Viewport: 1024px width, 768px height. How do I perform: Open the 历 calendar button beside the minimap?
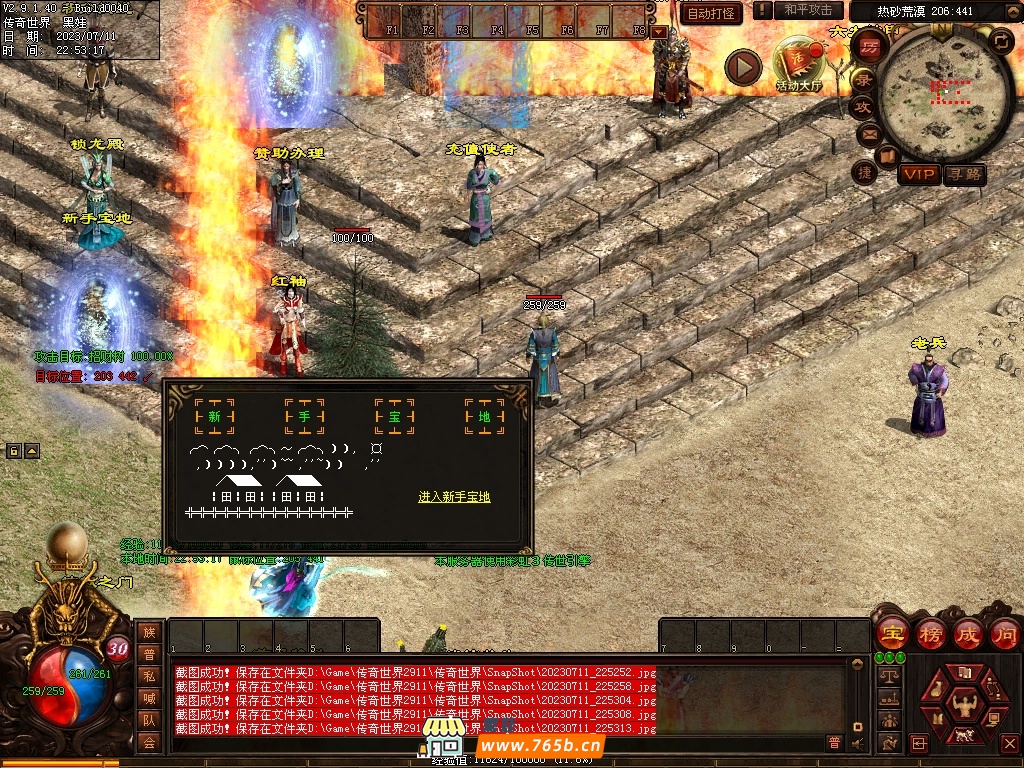click(870, 45)
